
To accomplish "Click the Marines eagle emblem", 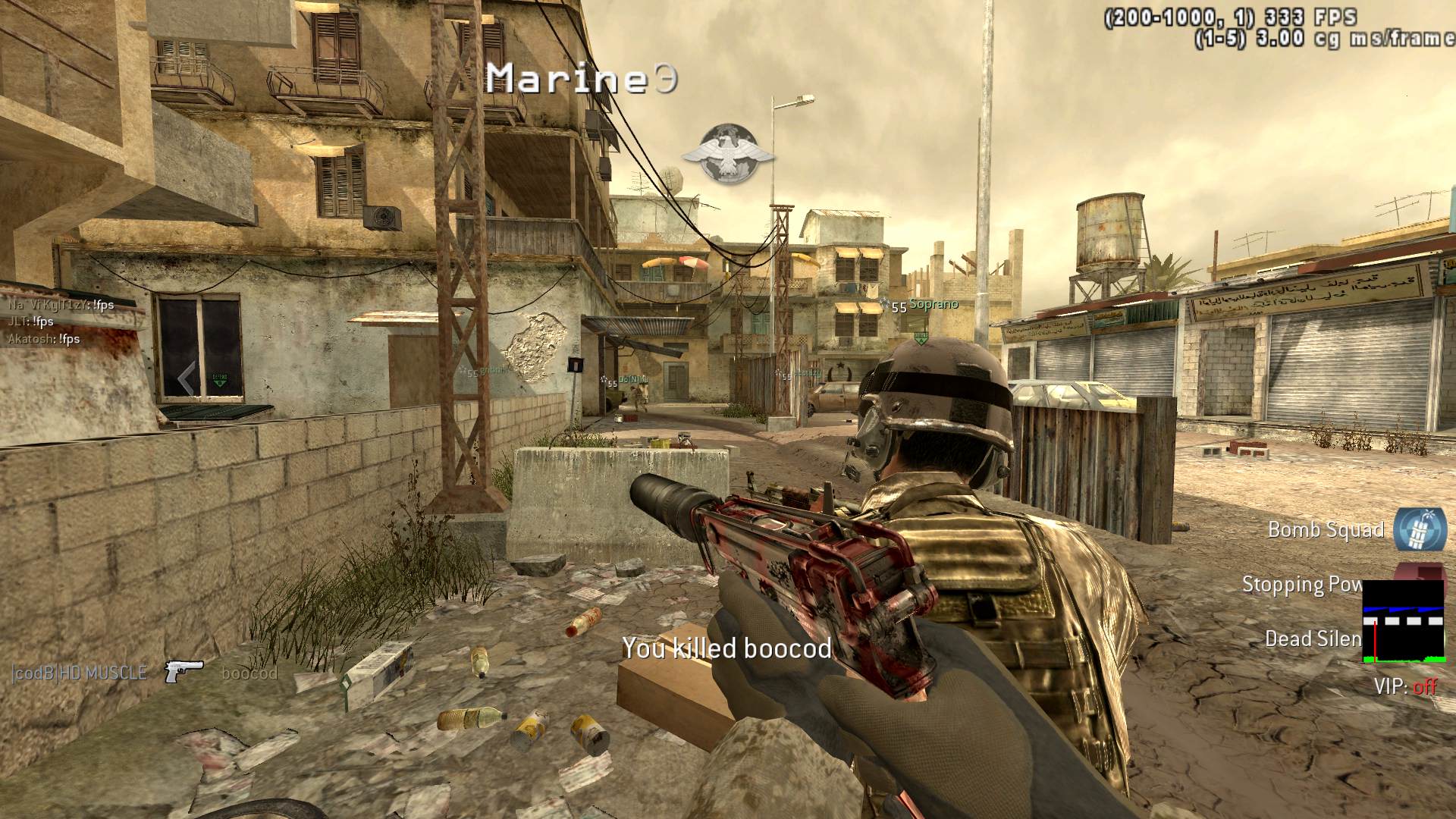I will point(727,155).
